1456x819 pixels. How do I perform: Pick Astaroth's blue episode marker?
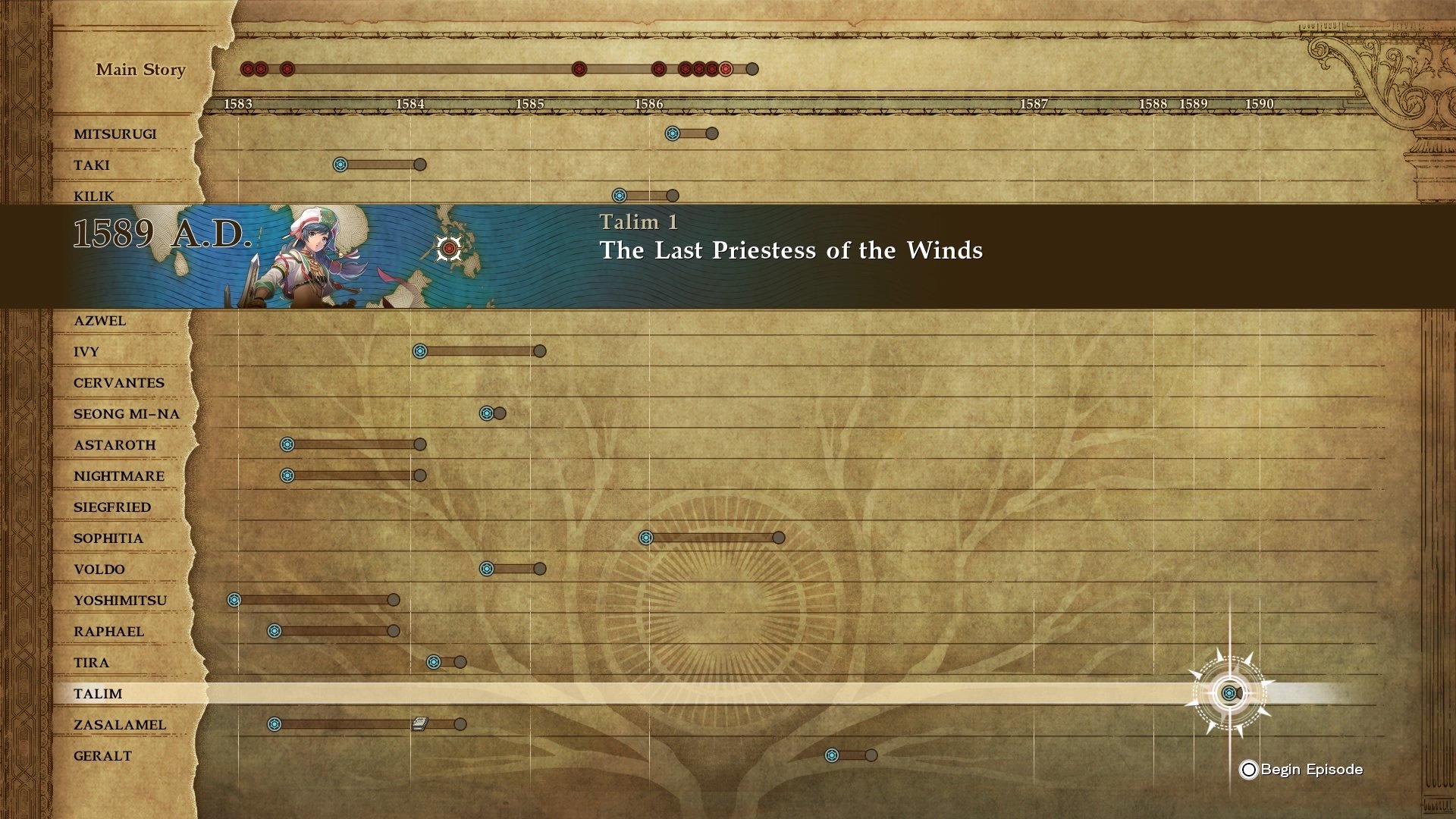coord(287,444)
